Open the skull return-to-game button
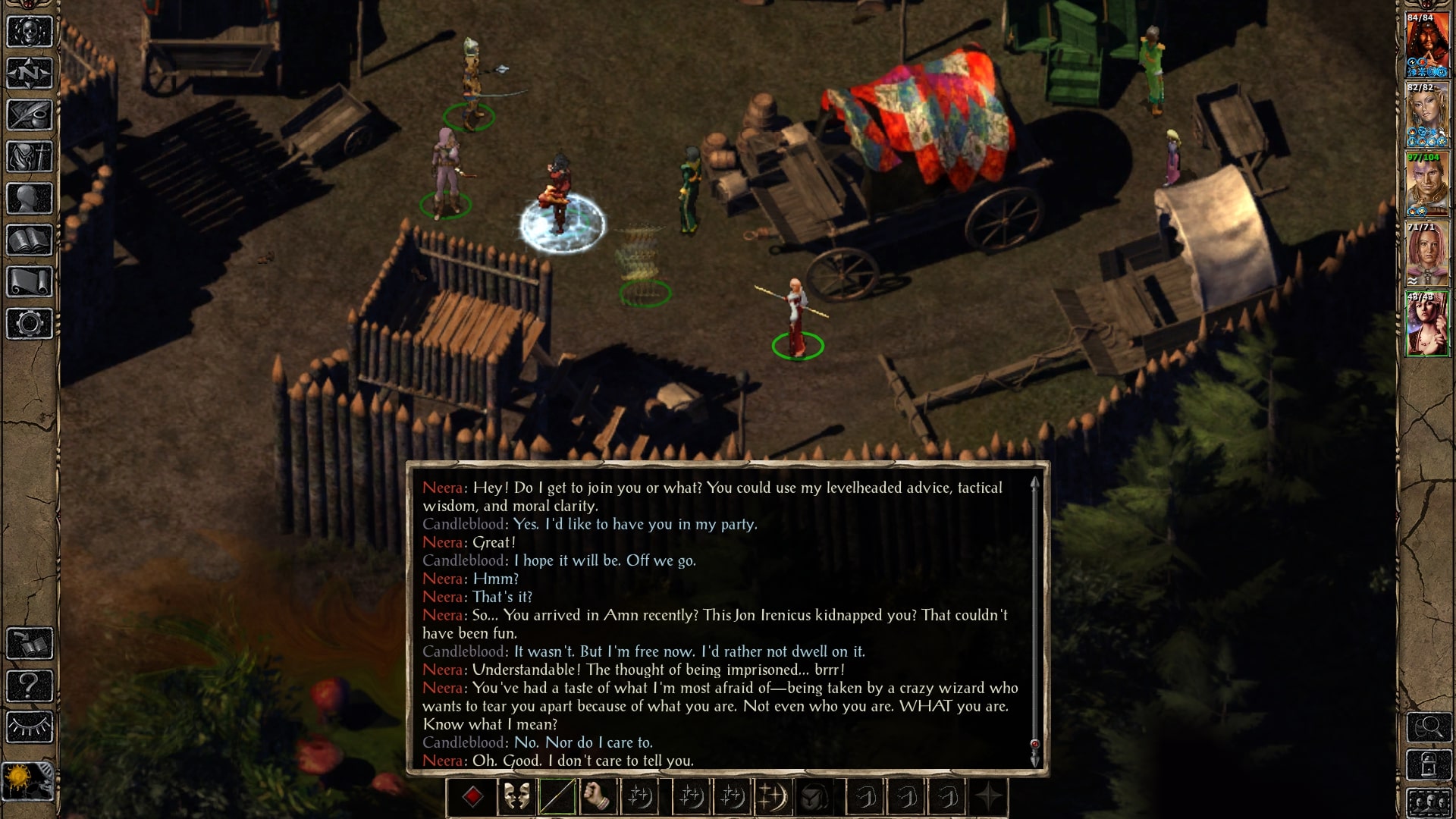This screenshot has height=819, width=1456. [30, 32]
